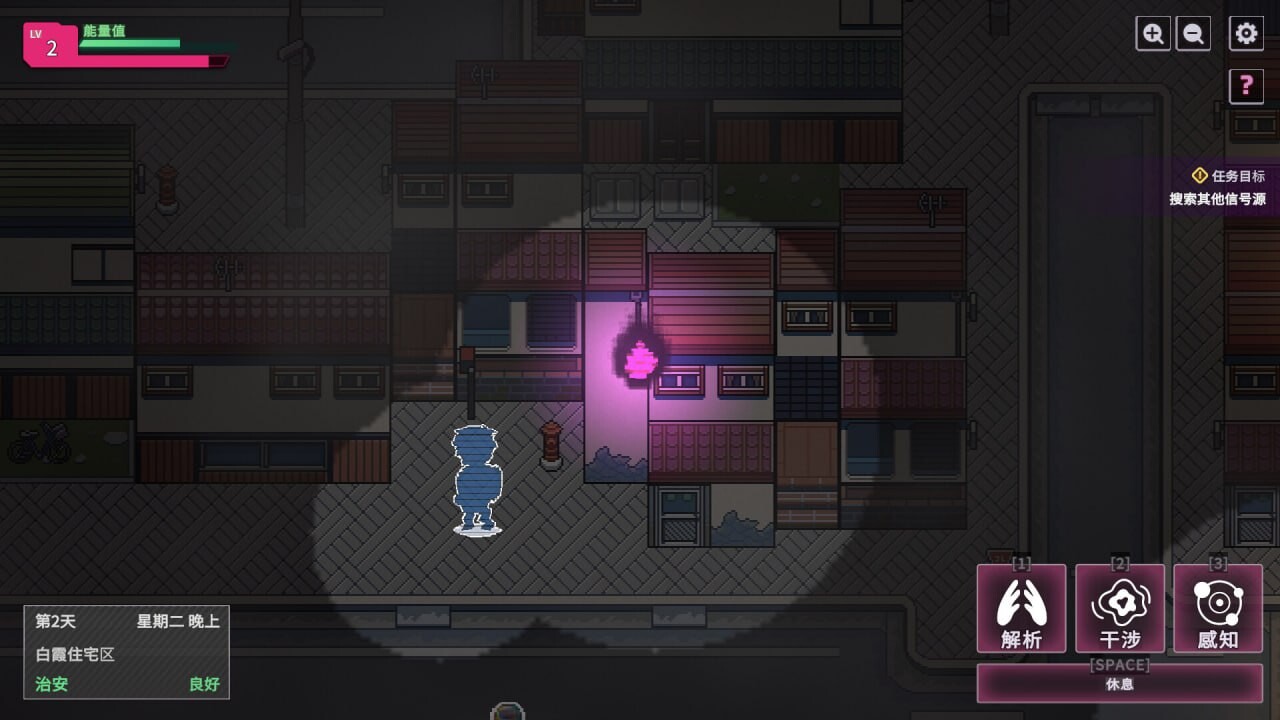Open the question mark help icon
This screenshot has width=1280, height=720.
pos(1246,86)
